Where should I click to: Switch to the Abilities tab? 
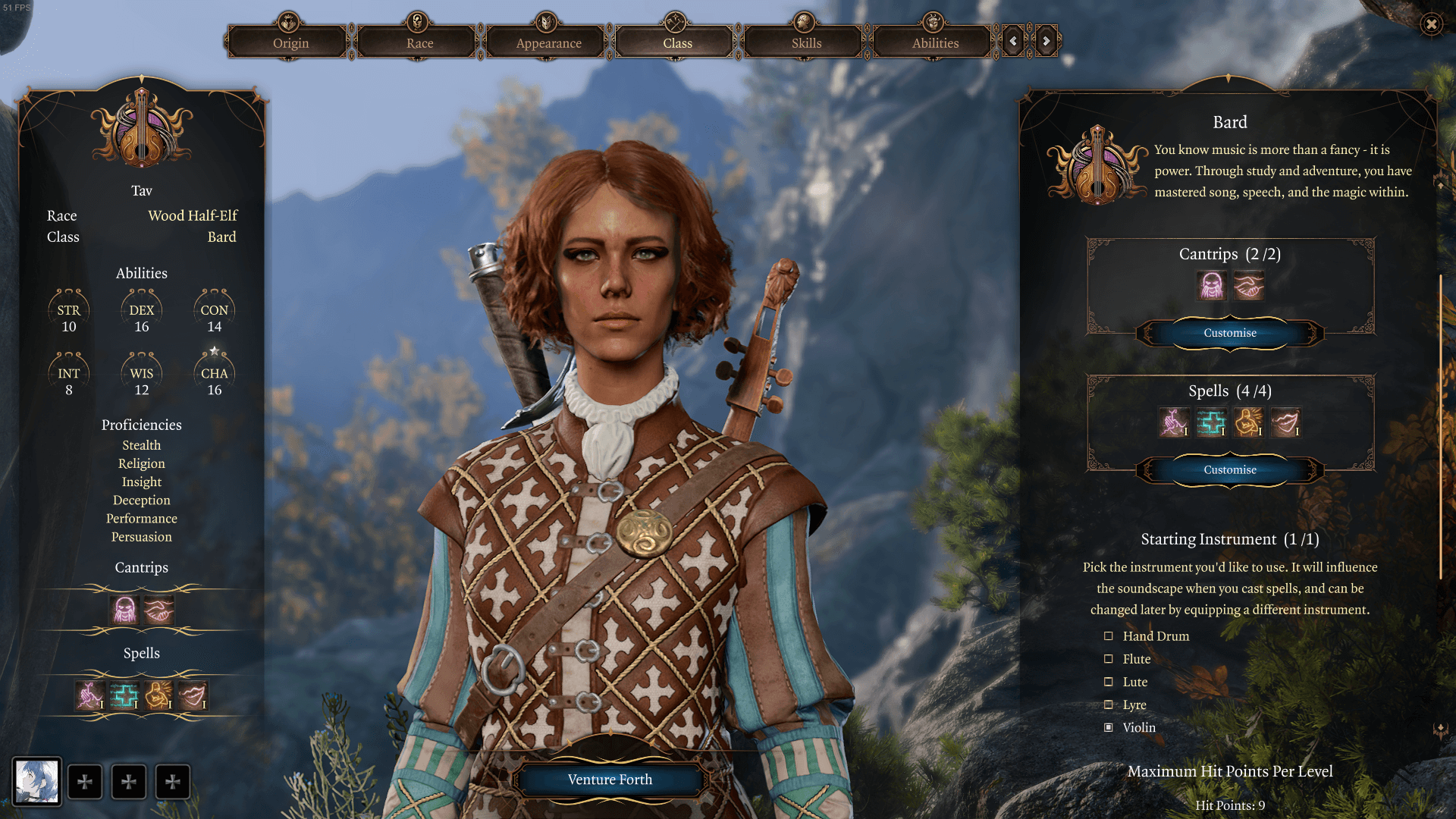point(935,43)
